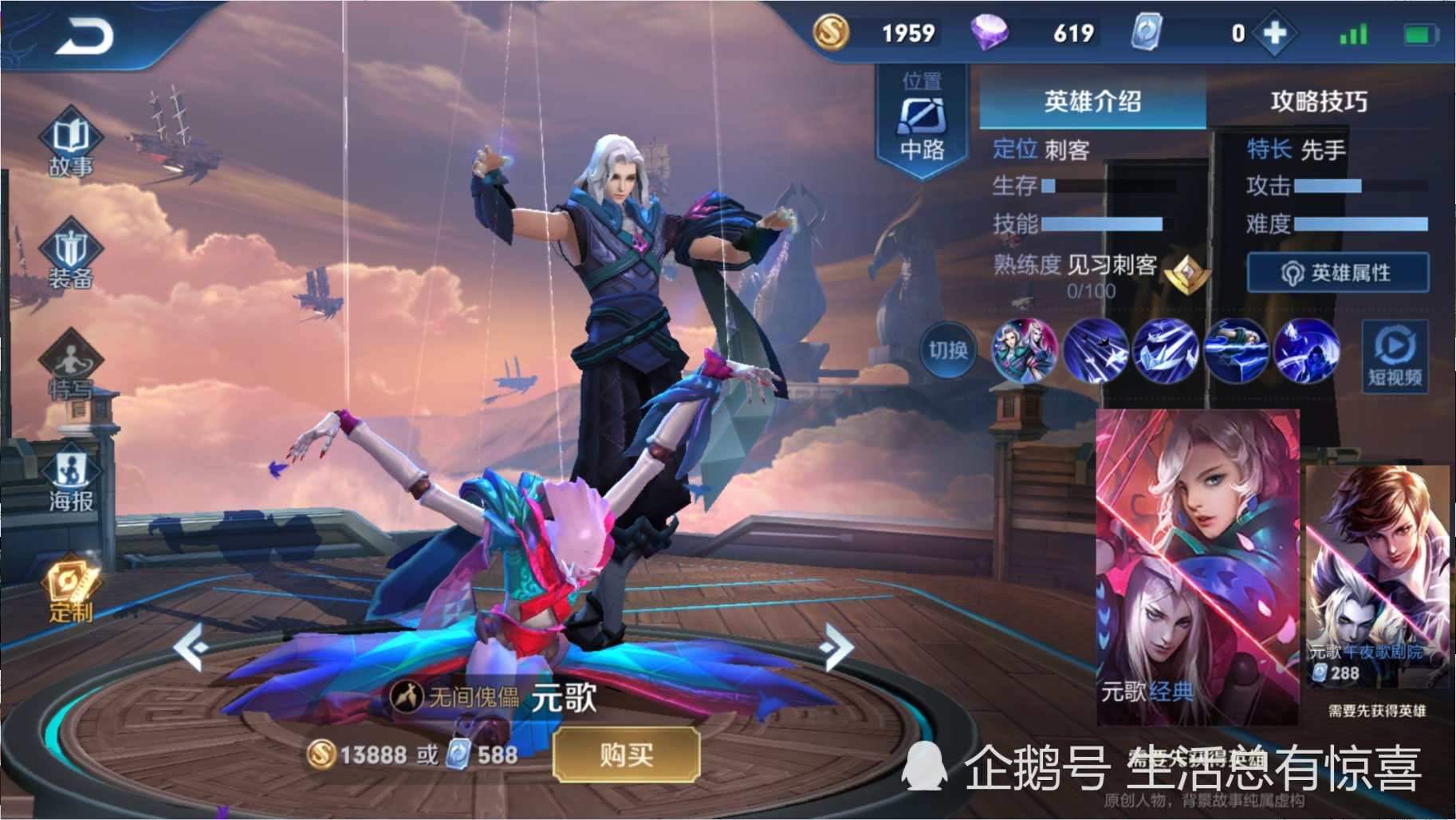
Task: Switch to the 攻略技巧 tab
Action: coord(1316,102)
